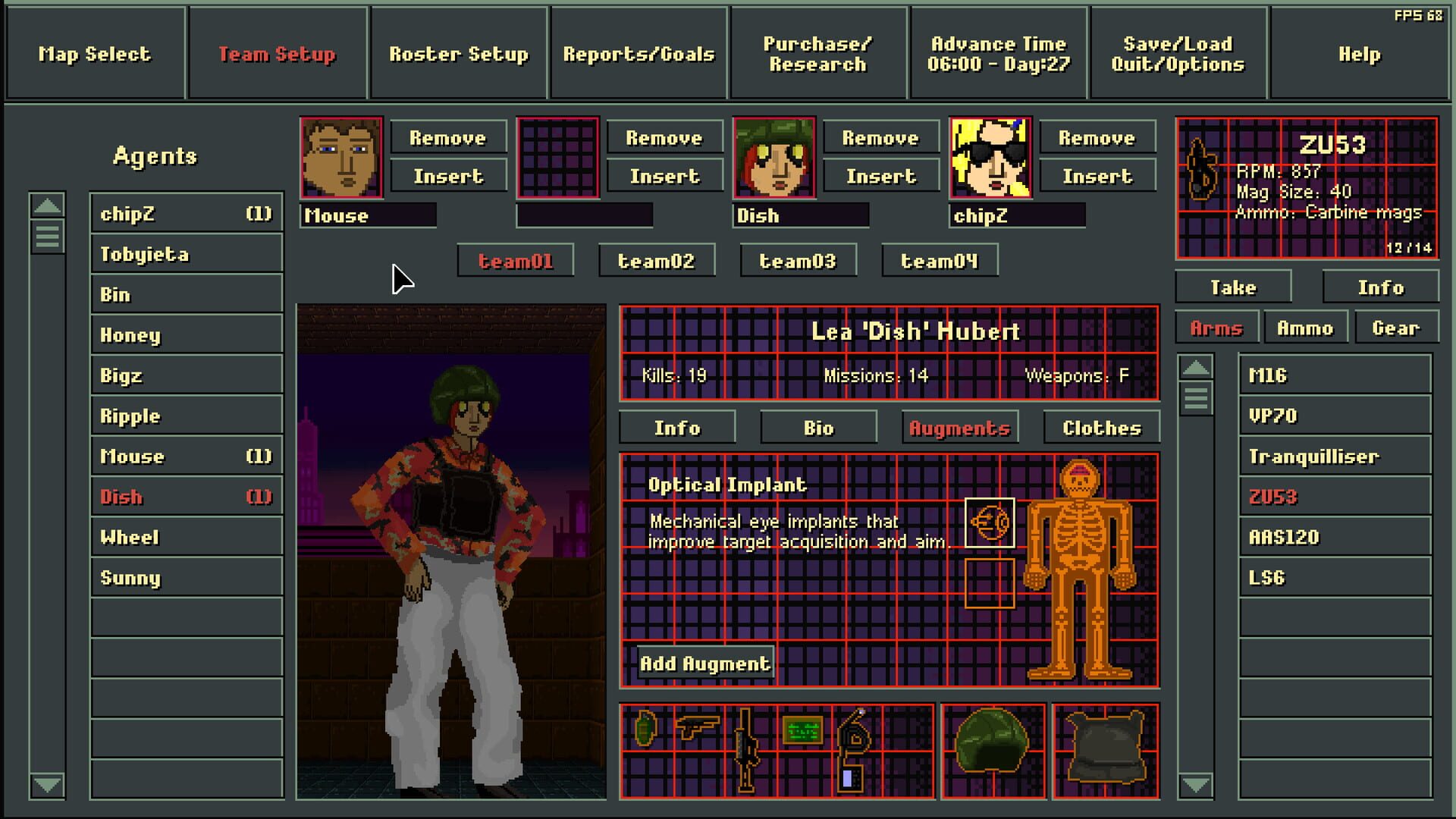
Task: Switch to team02
Action: tap(657, 260)
